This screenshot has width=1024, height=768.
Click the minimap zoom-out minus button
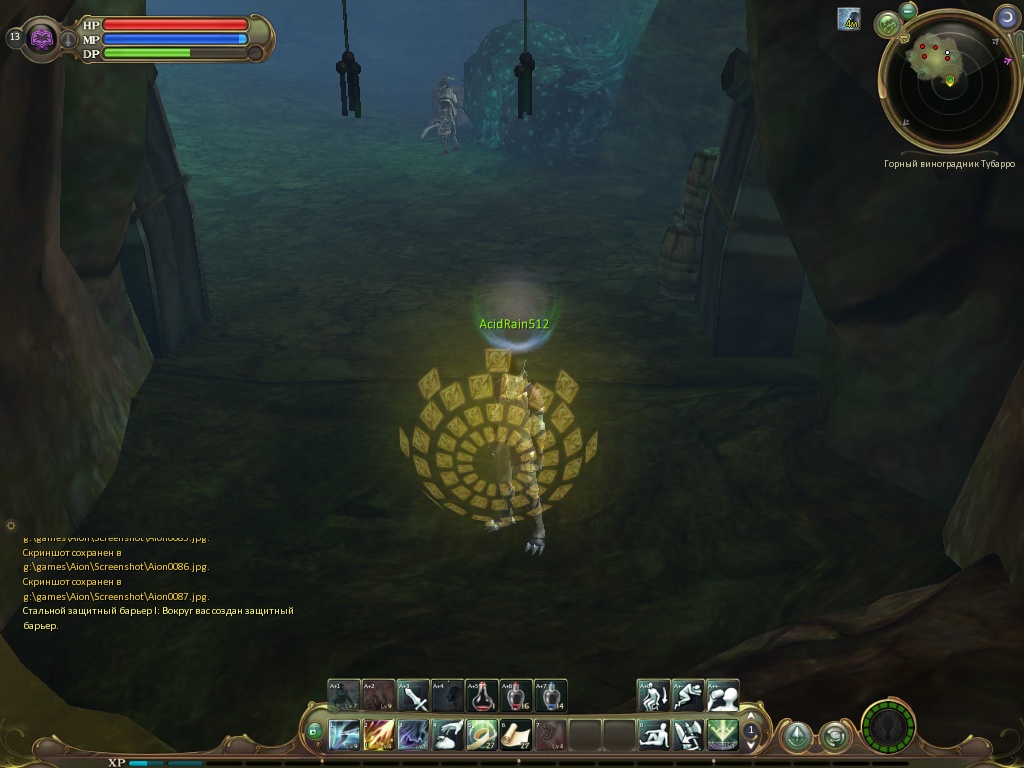click(x=908, y=11)
